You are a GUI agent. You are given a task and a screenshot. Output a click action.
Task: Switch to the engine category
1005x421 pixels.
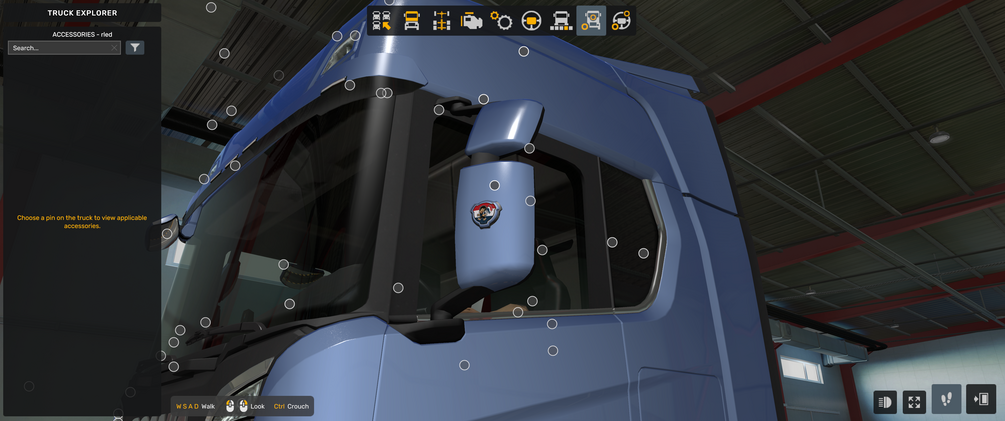[471, 21]
